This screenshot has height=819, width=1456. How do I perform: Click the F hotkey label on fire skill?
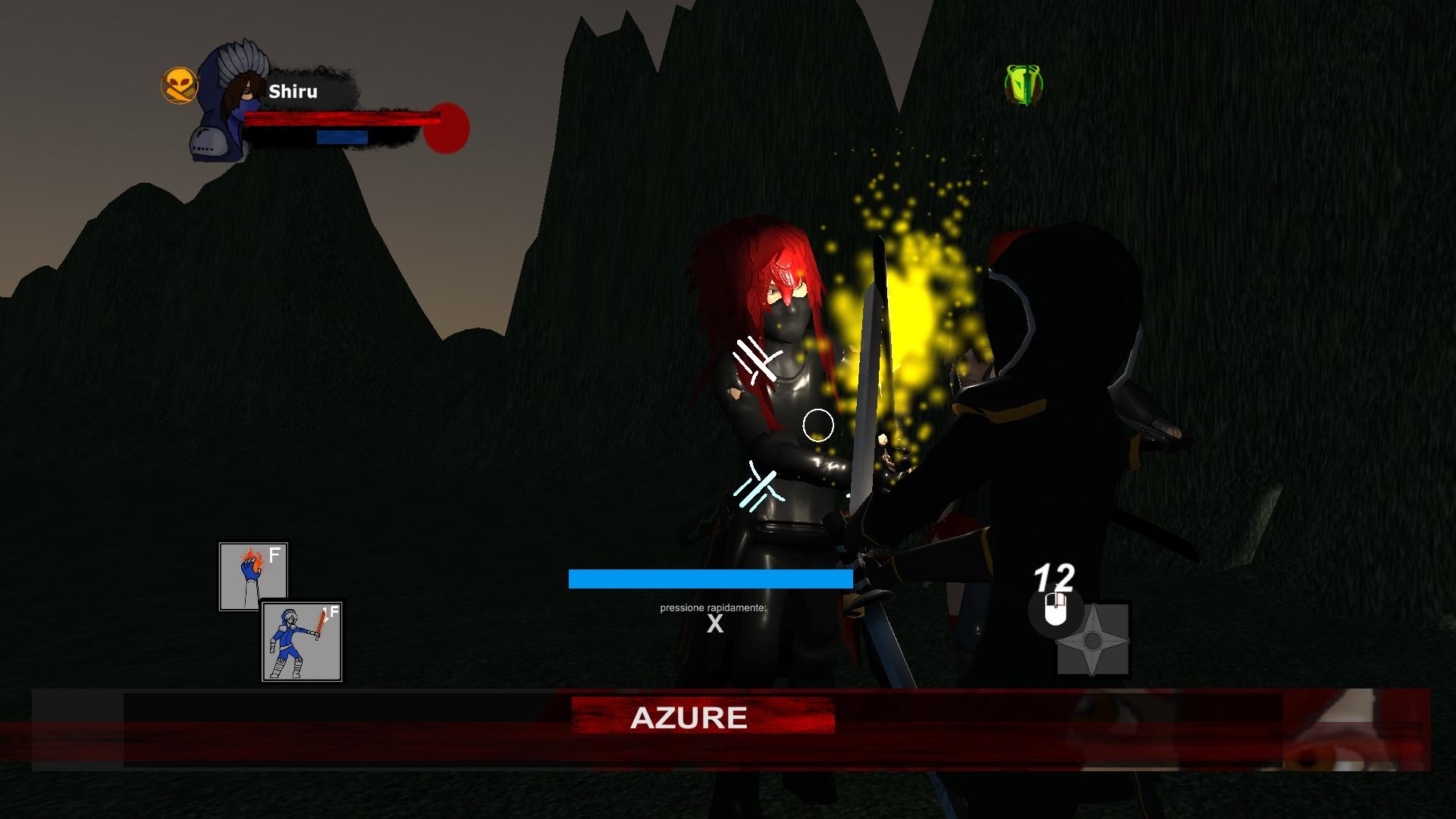click(x=275, y=554)
